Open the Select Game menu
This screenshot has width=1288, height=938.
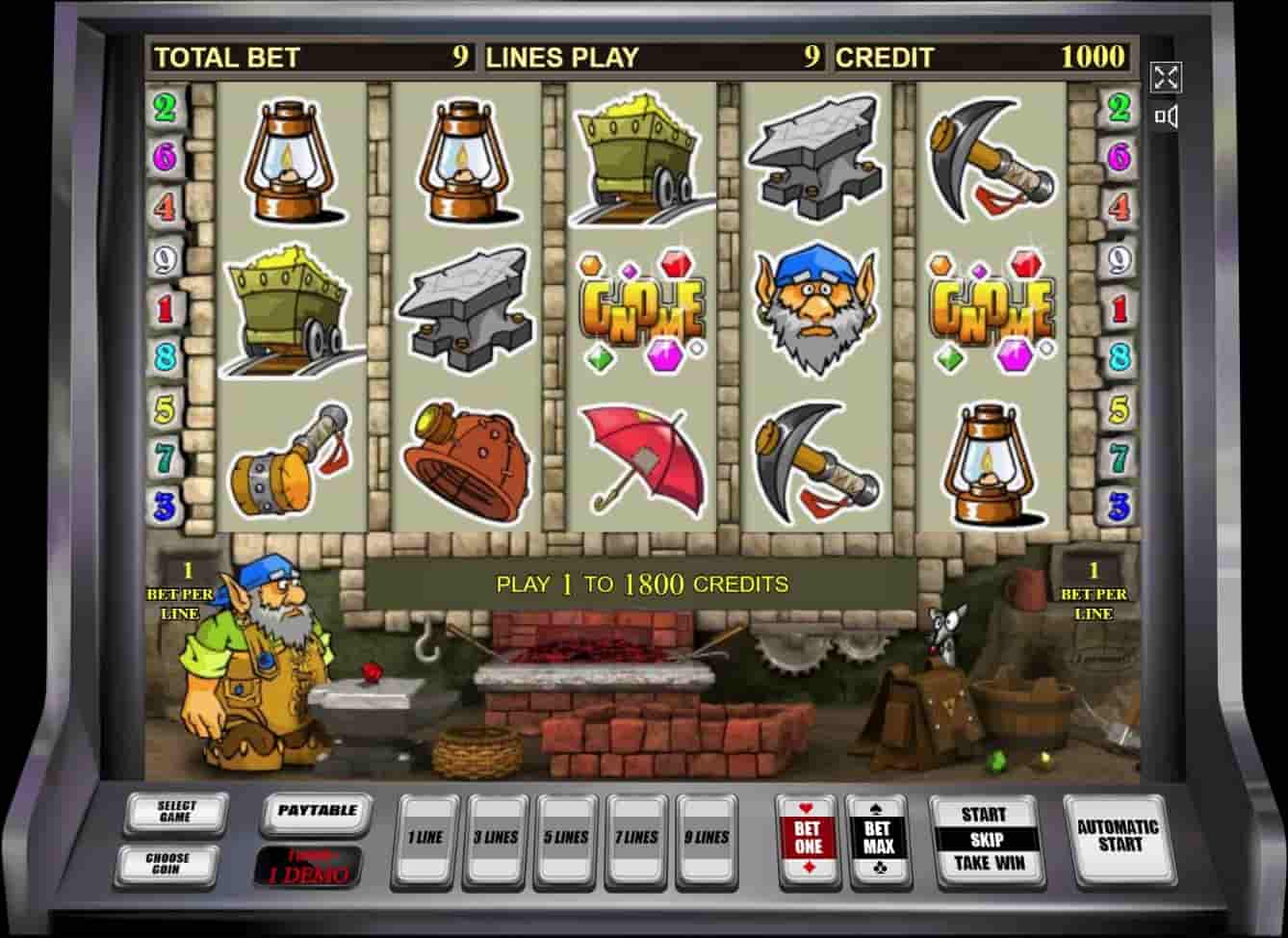(176, 813)
